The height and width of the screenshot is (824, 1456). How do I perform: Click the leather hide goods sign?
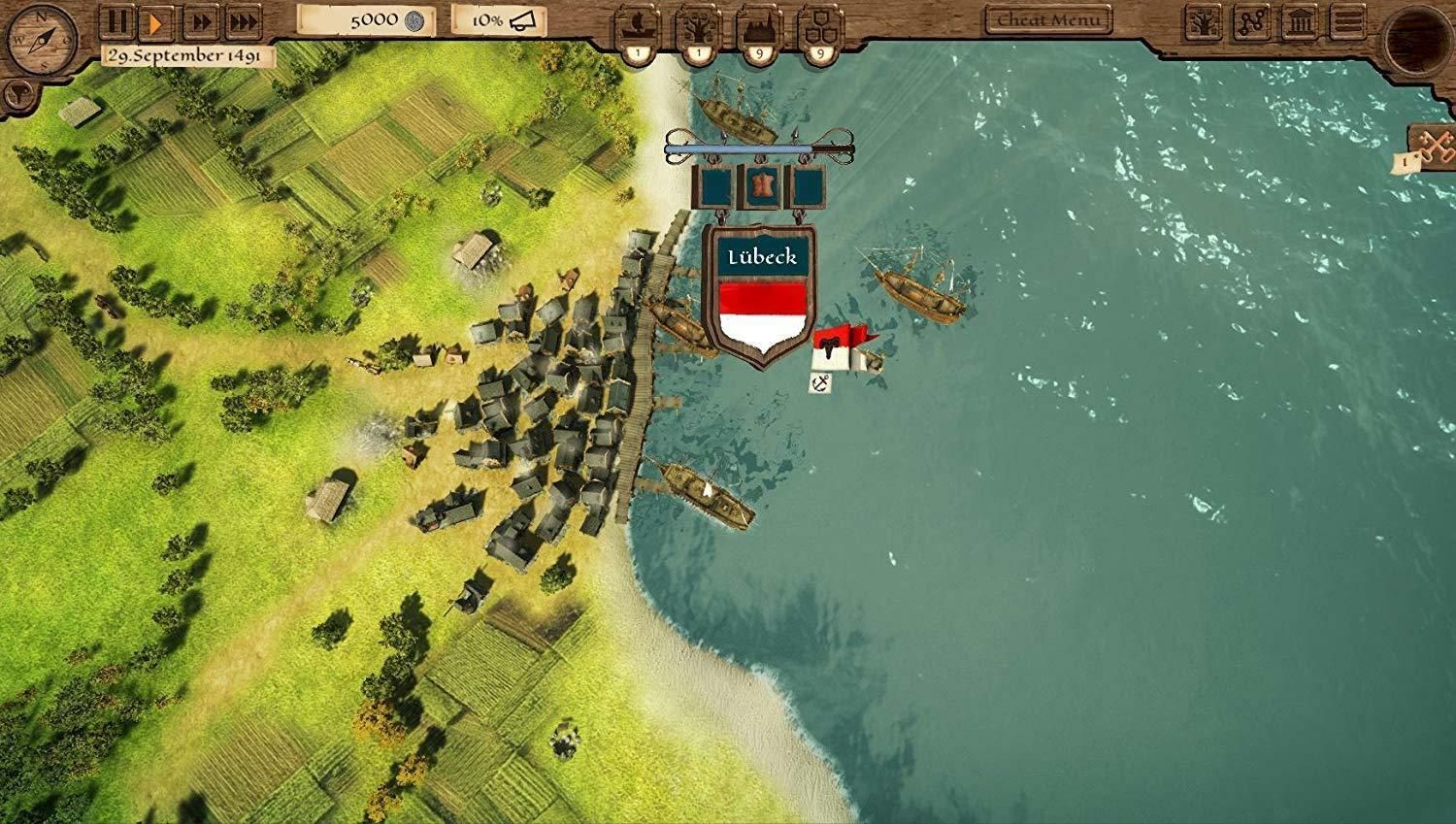759,186
